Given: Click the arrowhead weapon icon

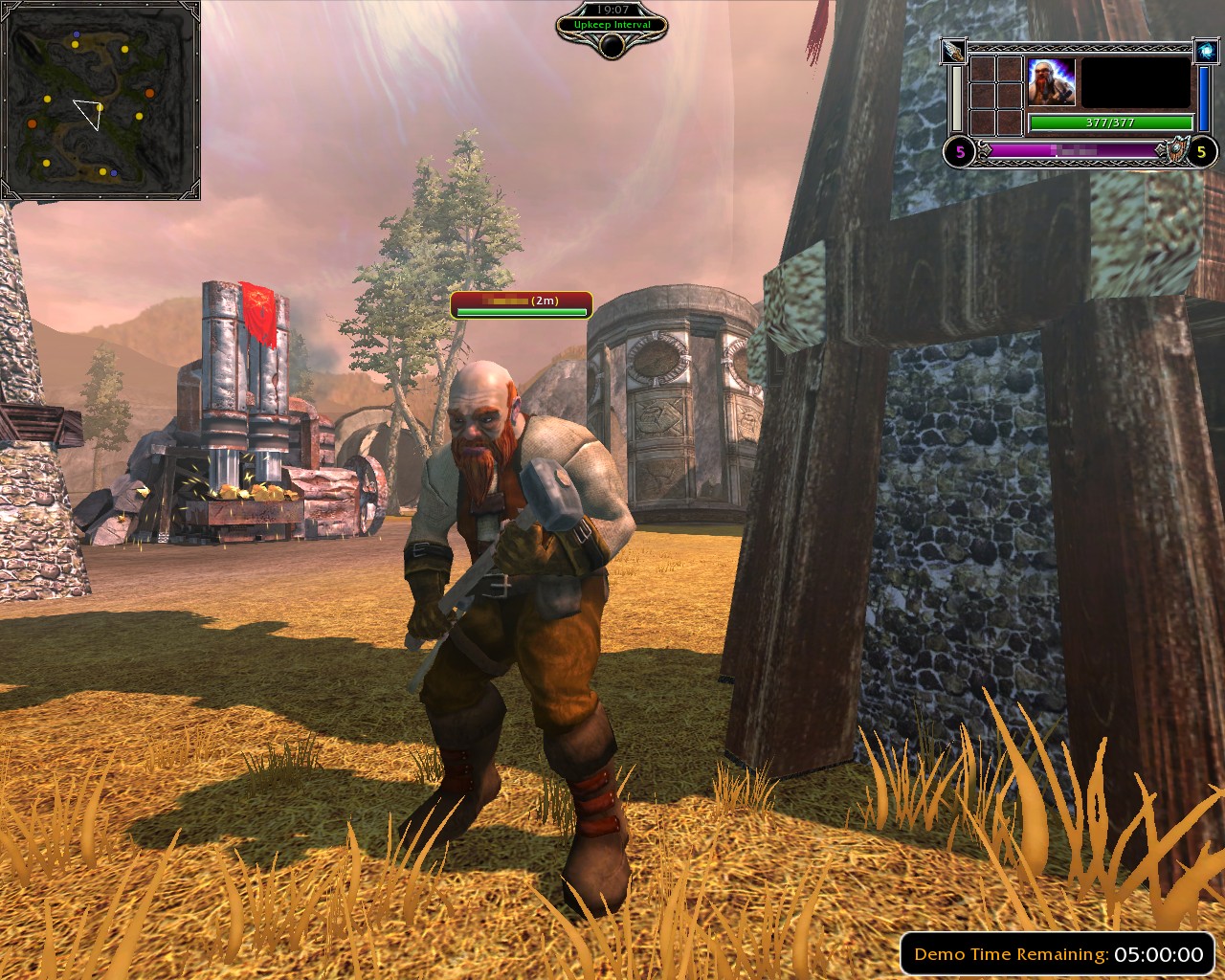Looking at the screenshot, I should (954, 50).
